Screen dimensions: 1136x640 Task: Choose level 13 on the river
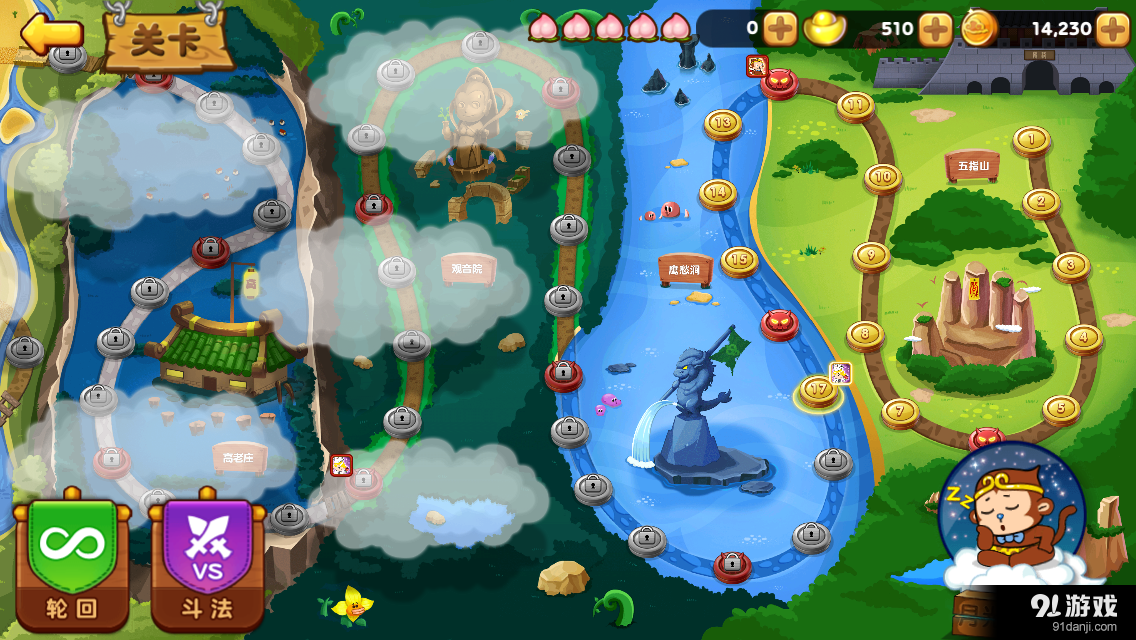coord(722,123)
